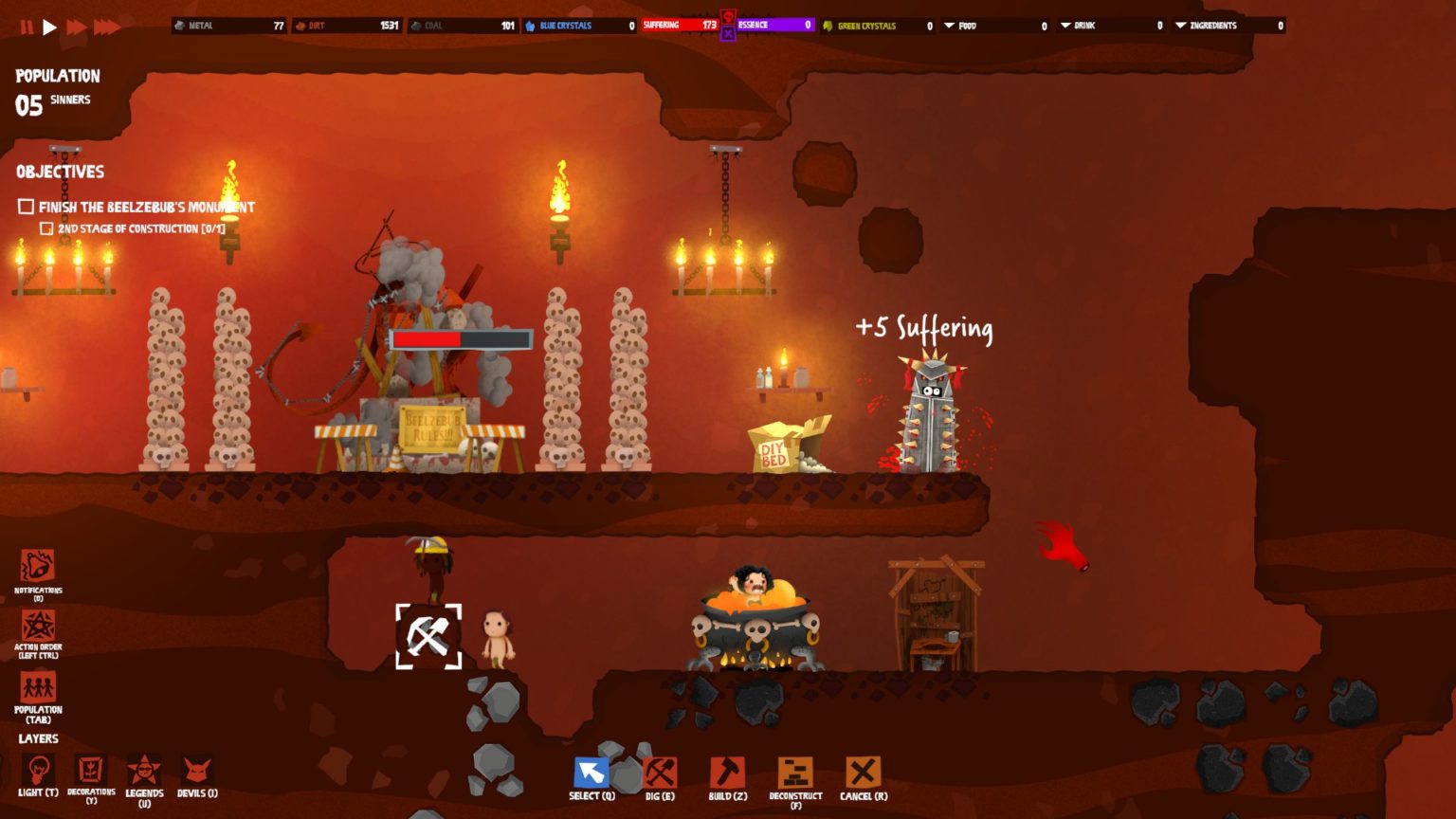Expand the Ingredients resource dropdown

pyautogui.click(x=1181, y=26)
